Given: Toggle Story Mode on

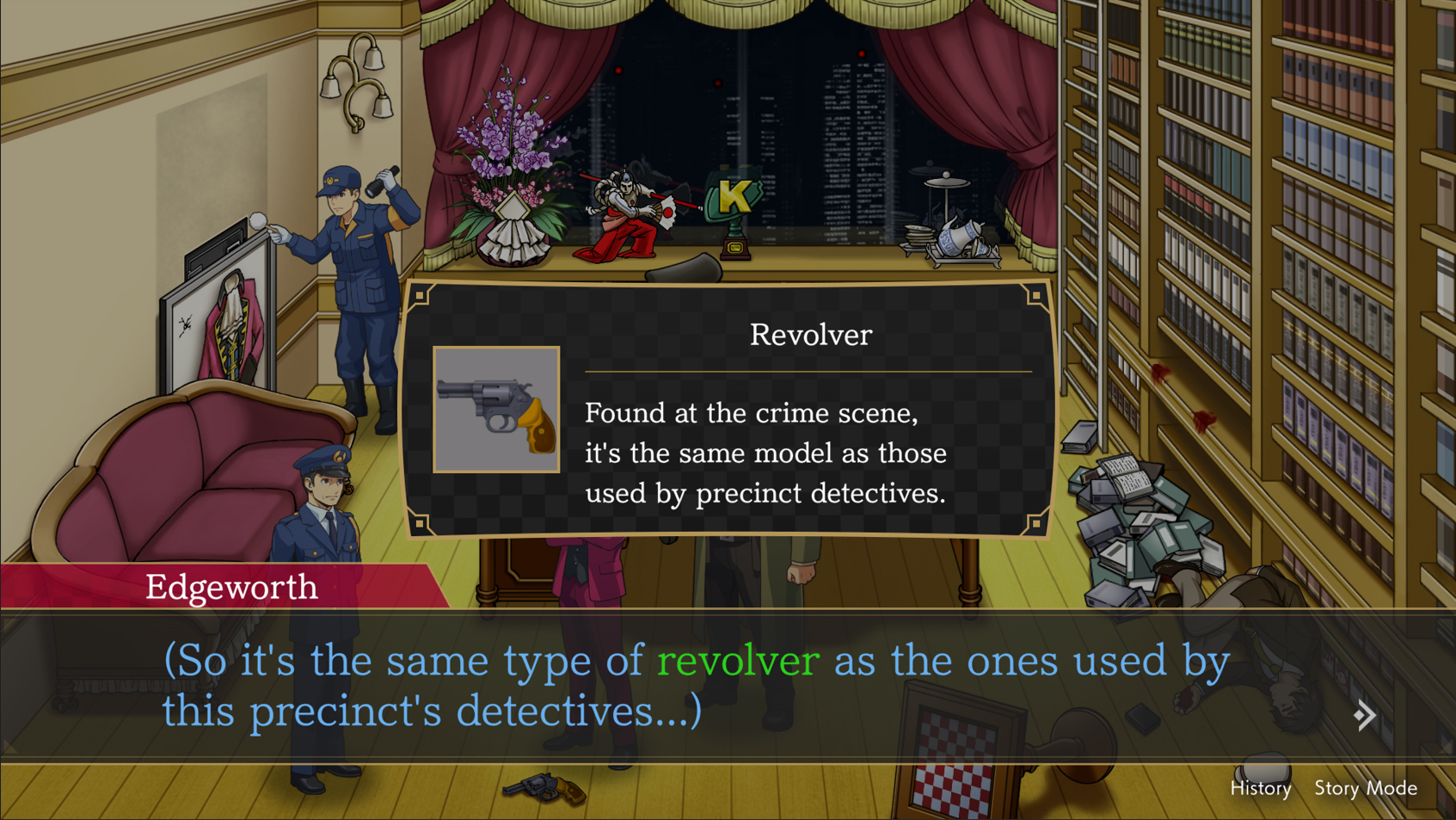Looking at the screenshot, I should point(1365,788).
